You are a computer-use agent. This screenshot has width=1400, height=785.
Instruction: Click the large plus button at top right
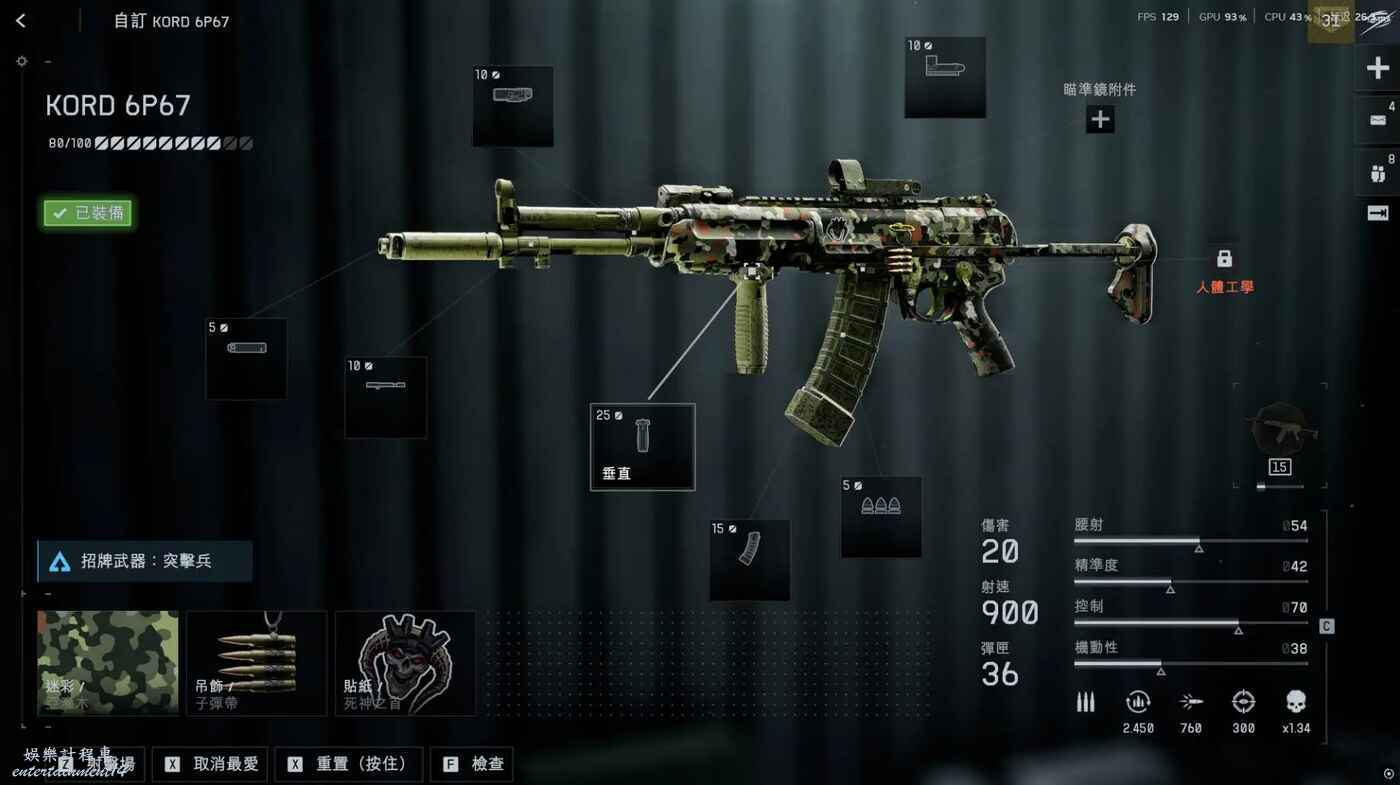[x=1377, y=69]
